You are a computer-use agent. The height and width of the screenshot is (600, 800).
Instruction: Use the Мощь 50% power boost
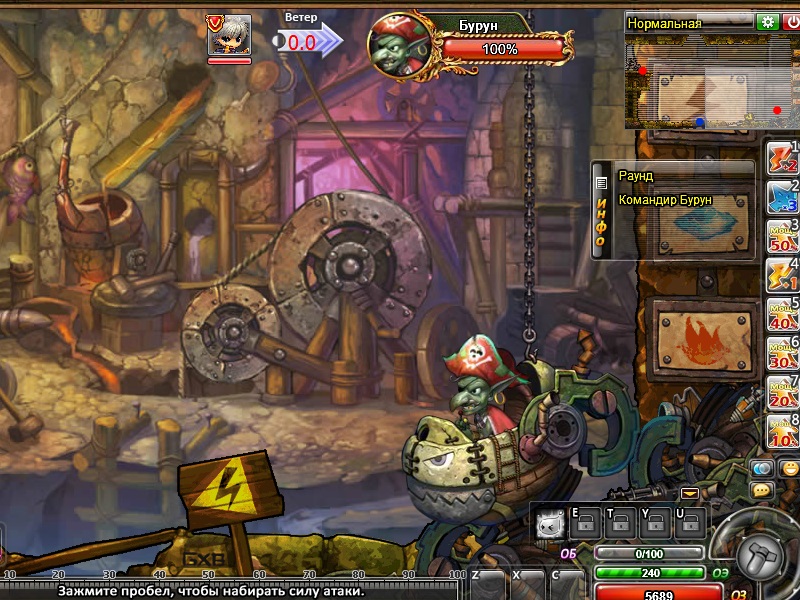(x=780, y=237)
